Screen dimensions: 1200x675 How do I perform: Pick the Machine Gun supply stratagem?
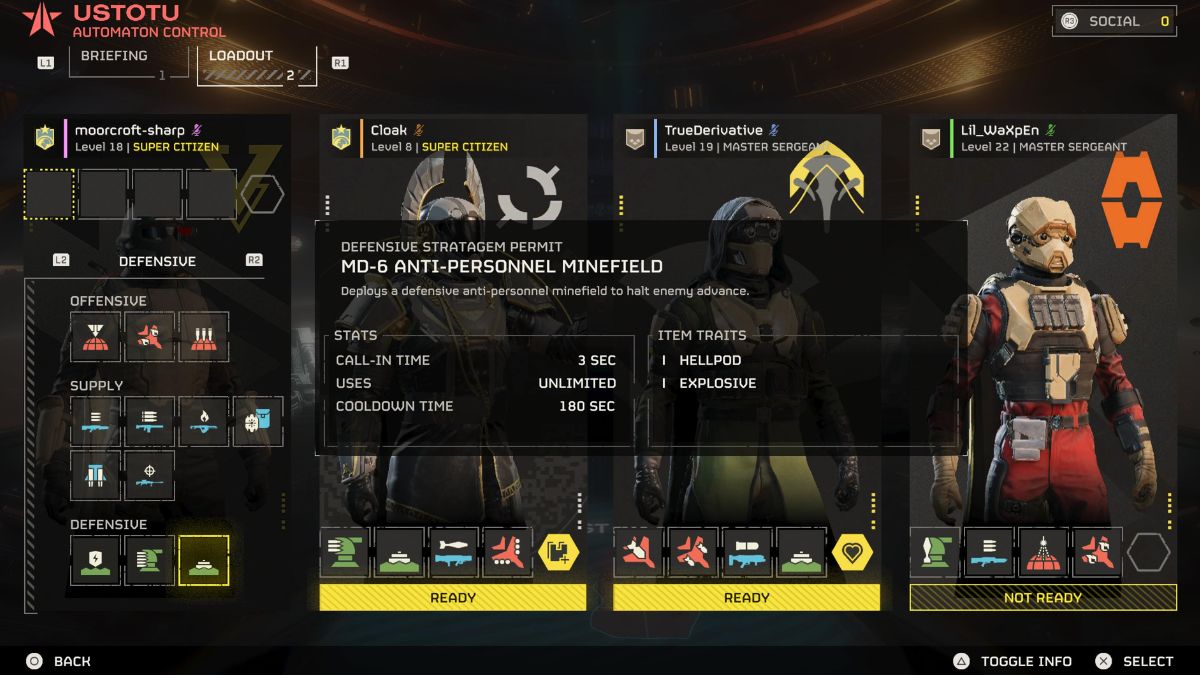point(95,421)
